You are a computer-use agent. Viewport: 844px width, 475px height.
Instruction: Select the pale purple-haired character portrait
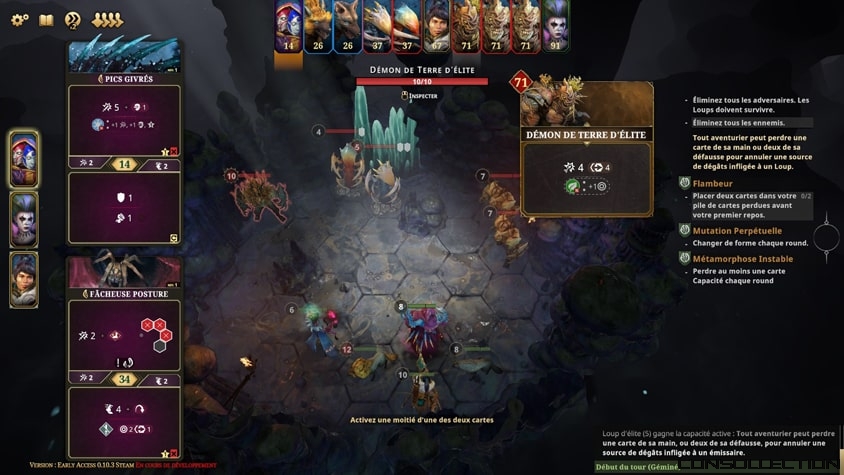[24, 219]
